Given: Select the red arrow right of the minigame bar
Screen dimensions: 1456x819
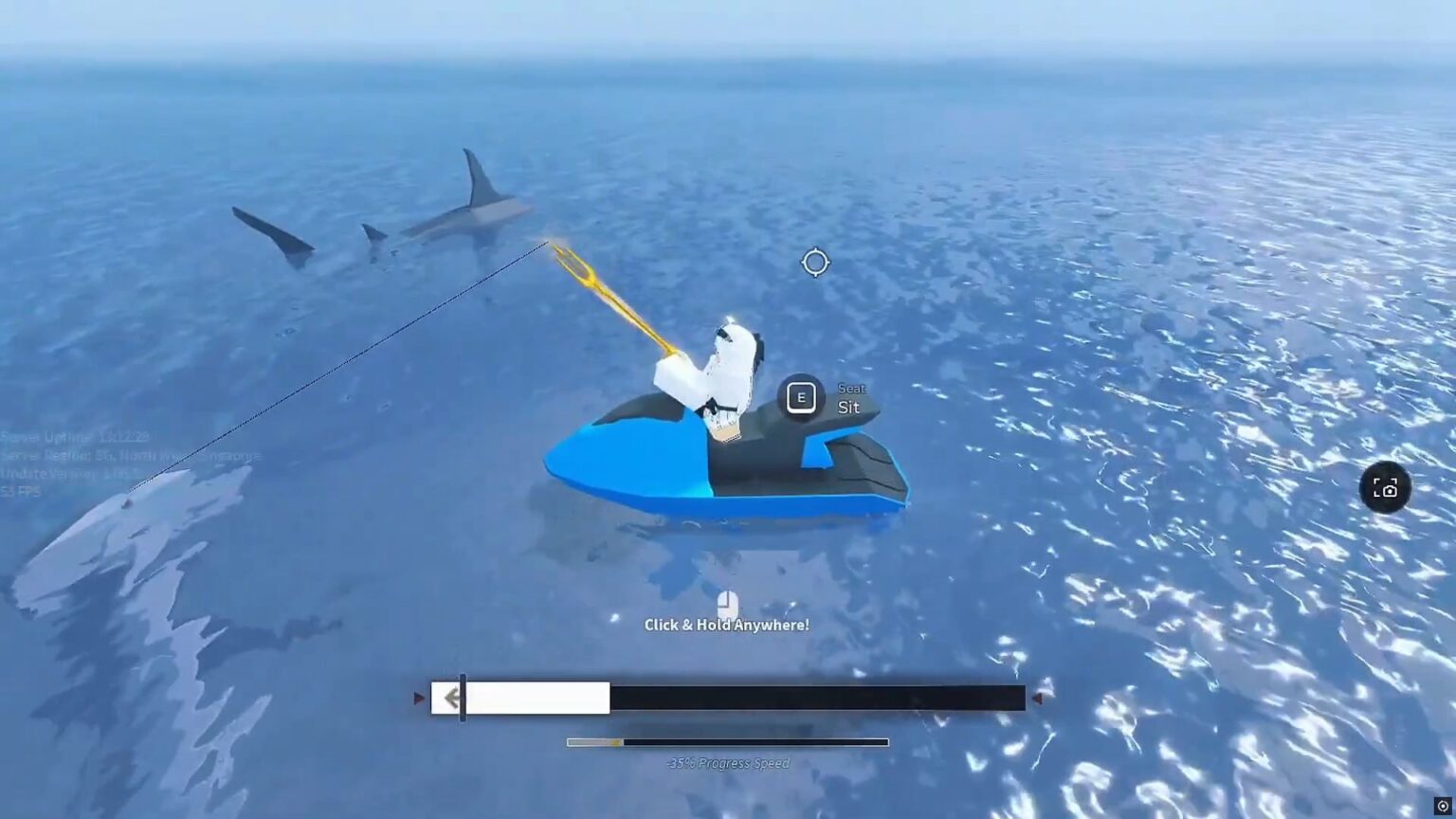Looking at the screenshot, I should coord(1039,698).
